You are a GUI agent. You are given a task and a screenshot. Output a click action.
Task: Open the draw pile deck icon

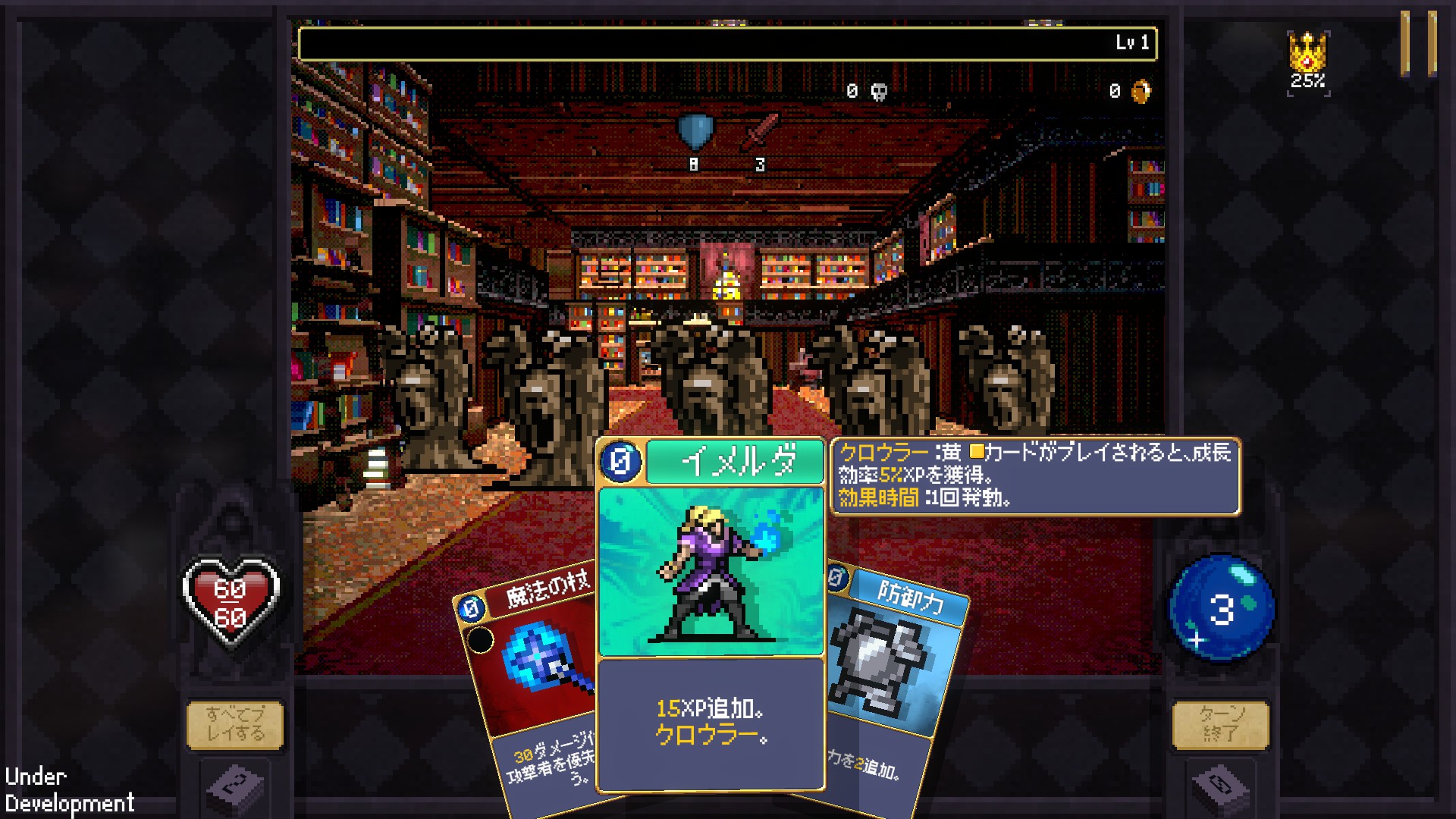(x=235, y=789)
